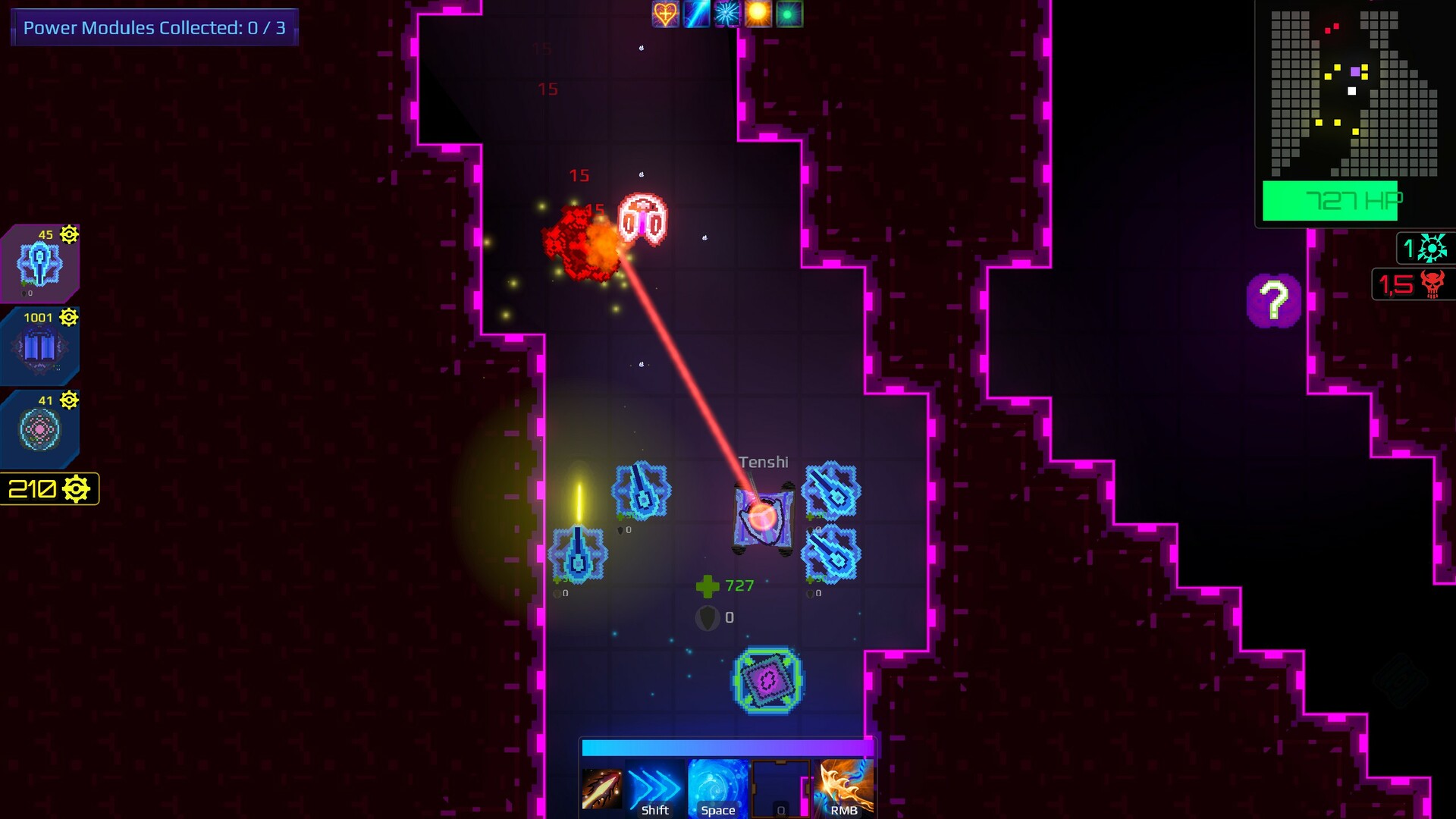
Task: Expand the green spiky resource counter
Action: pos(1427,246)
